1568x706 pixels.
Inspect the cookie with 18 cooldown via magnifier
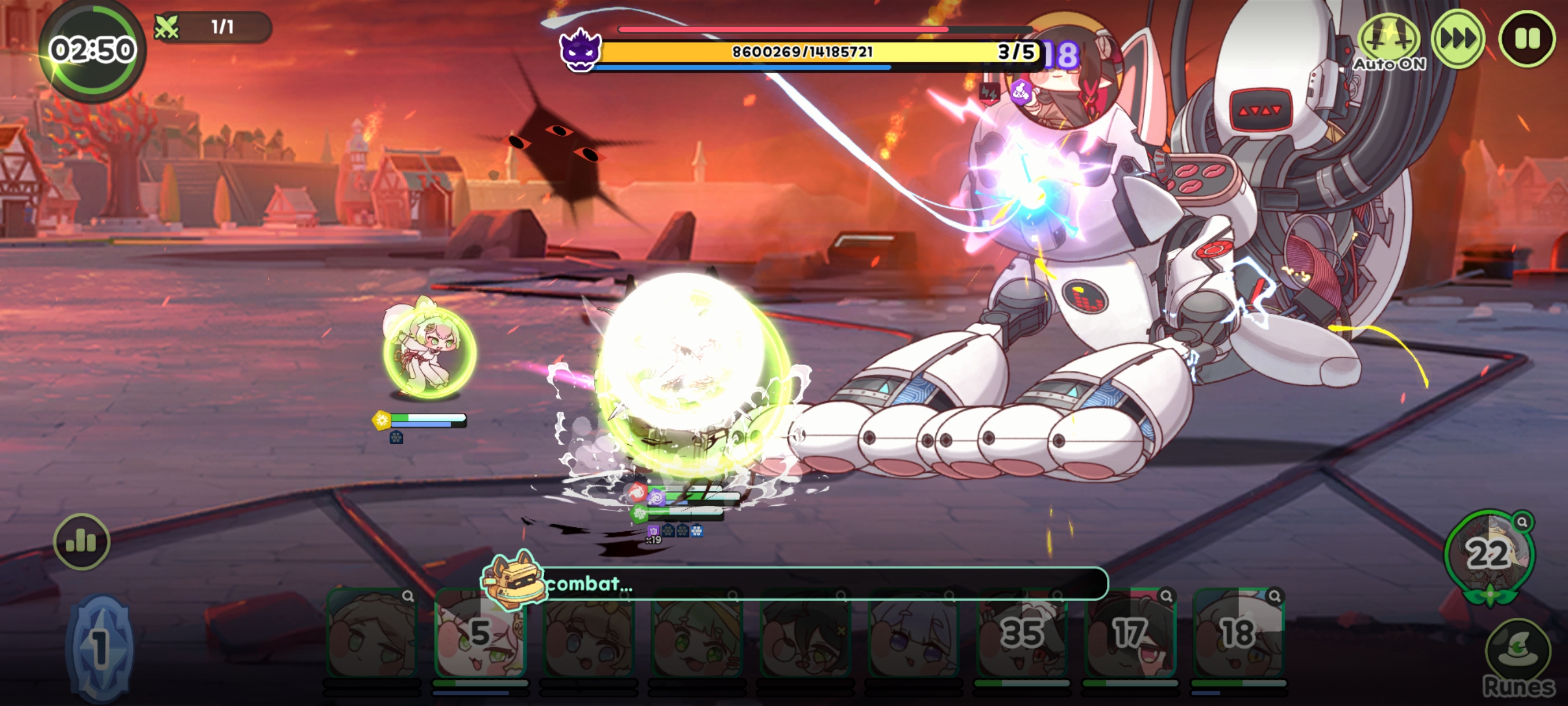[1274, 596]
